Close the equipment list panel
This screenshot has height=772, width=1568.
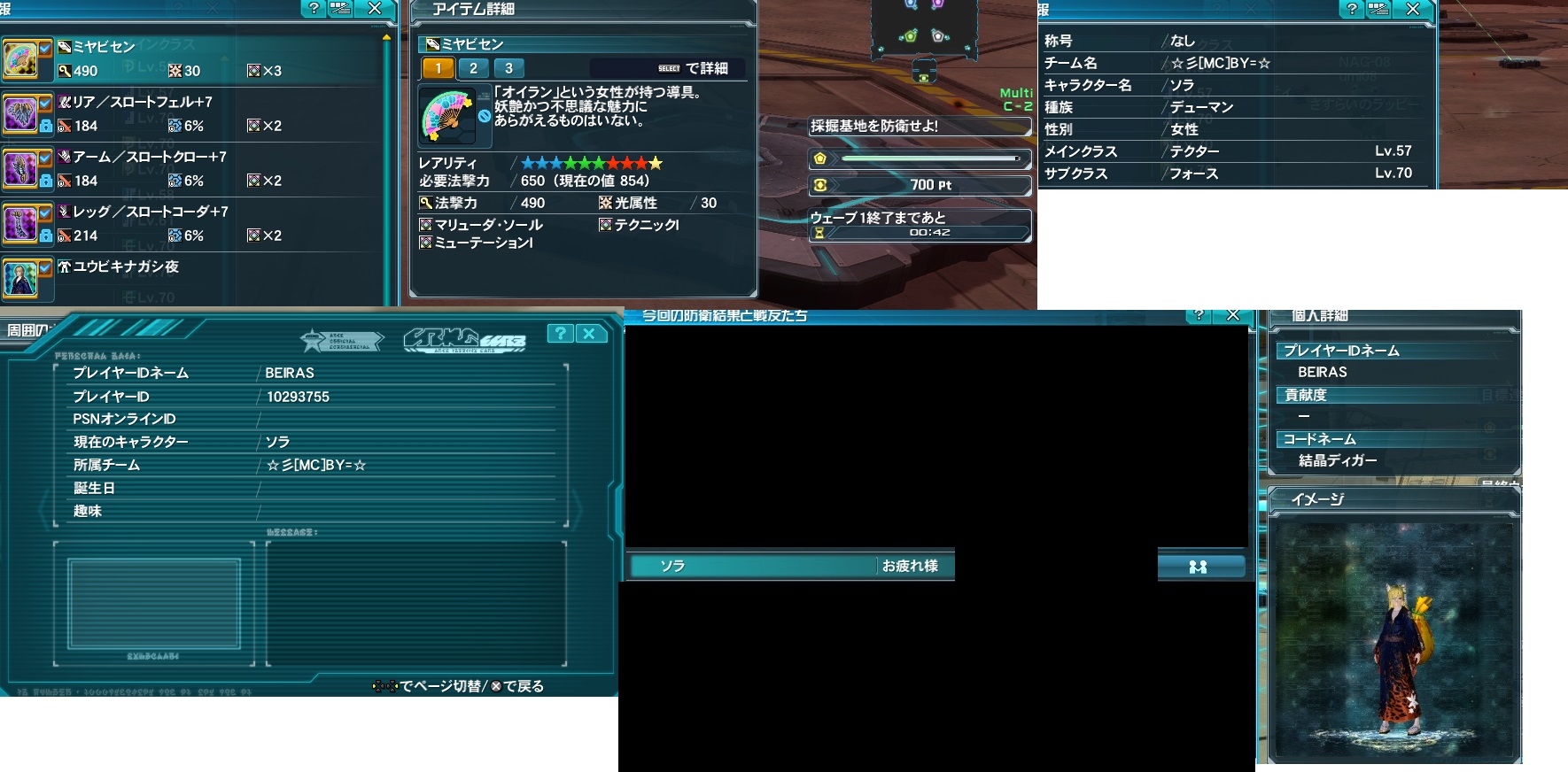click(x=375, y=9)
